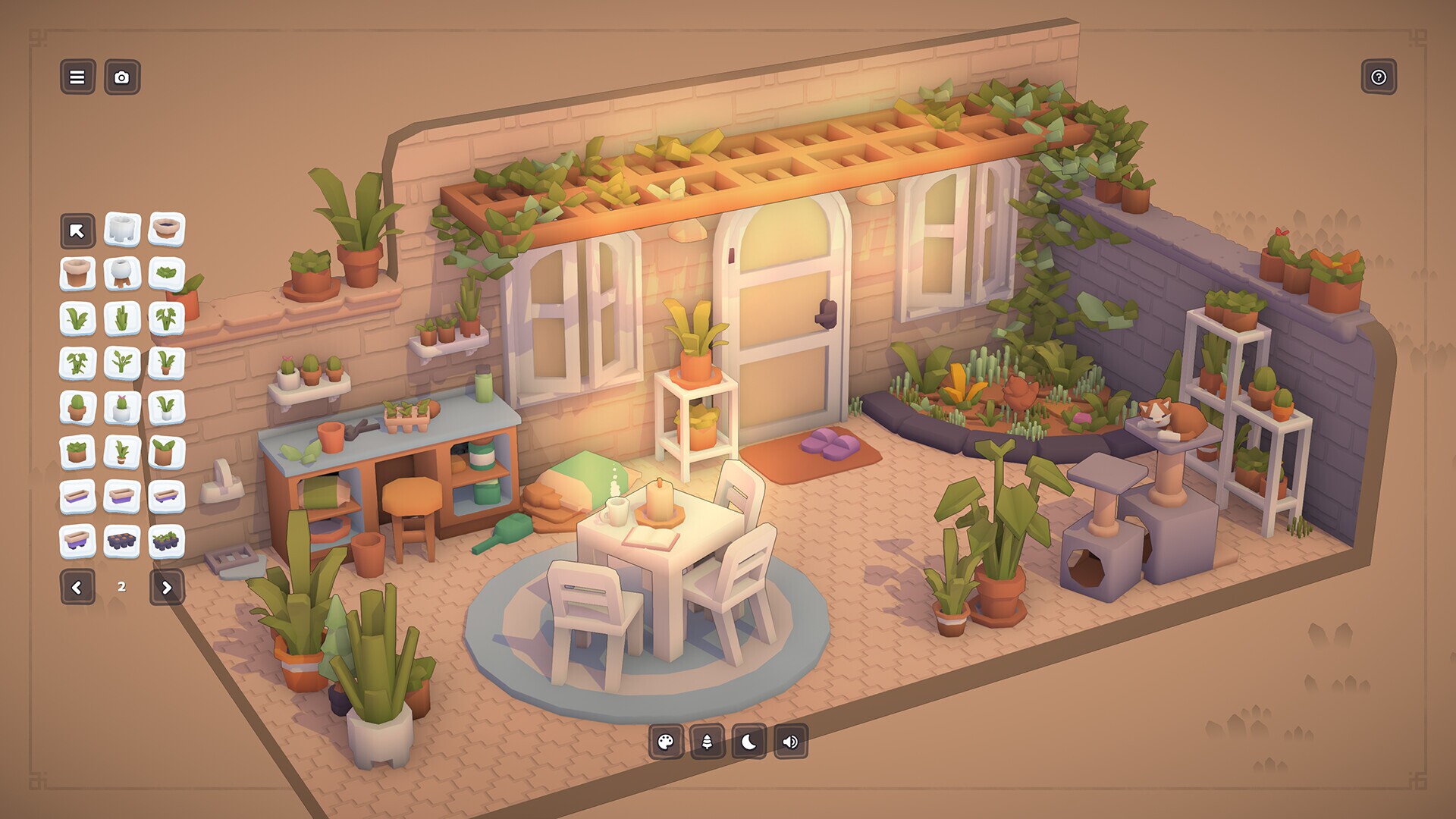Open the color palette options
1456x819 pixels.
click(x=665, y=742)
